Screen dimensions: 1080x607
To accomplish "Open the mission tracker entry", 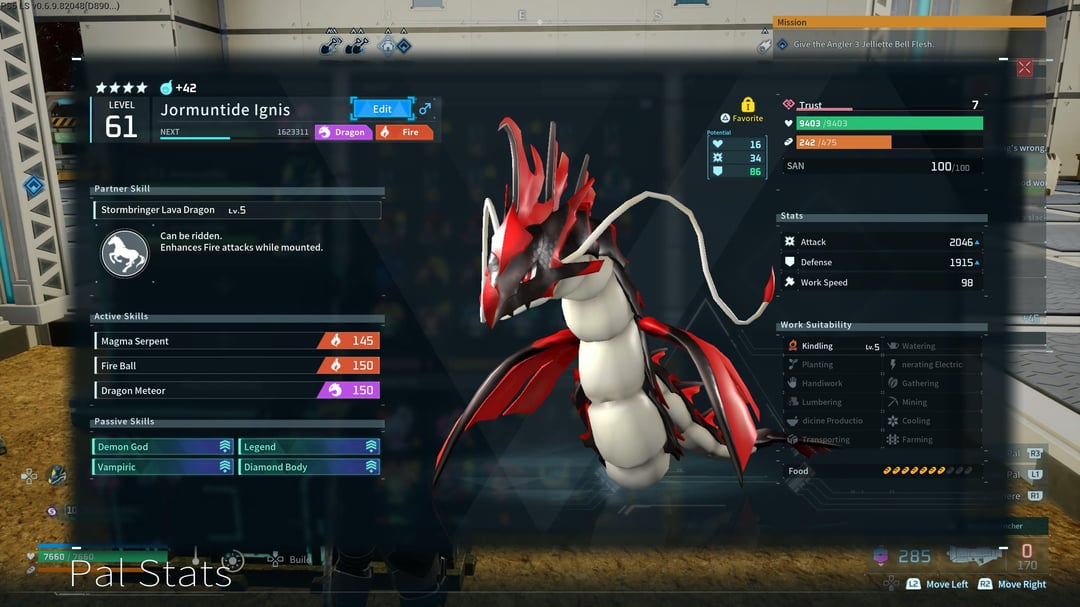I will tap(908, 45).
